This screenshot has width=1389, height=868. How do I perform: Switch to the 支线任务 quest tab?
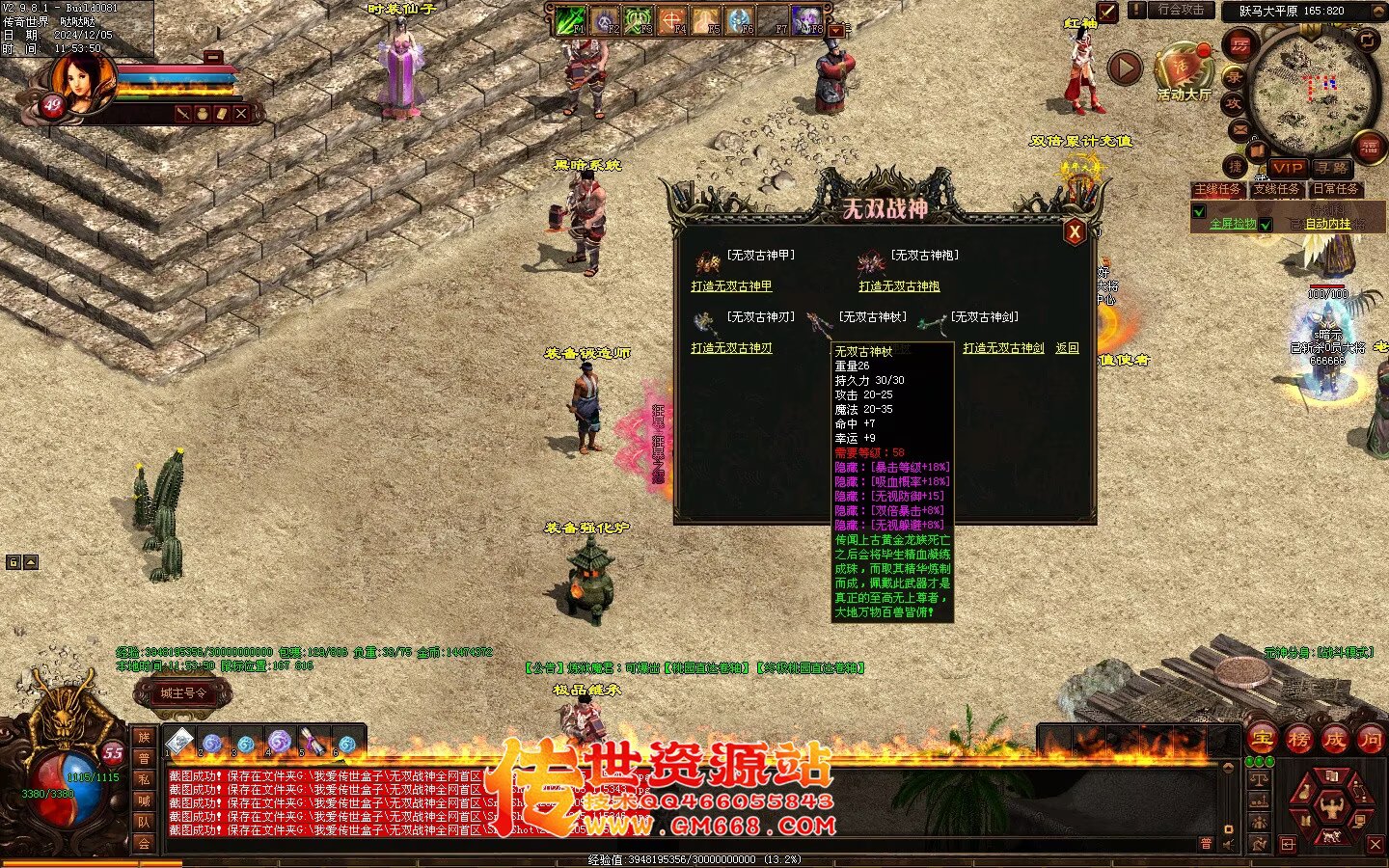(x=1277, y=189)
